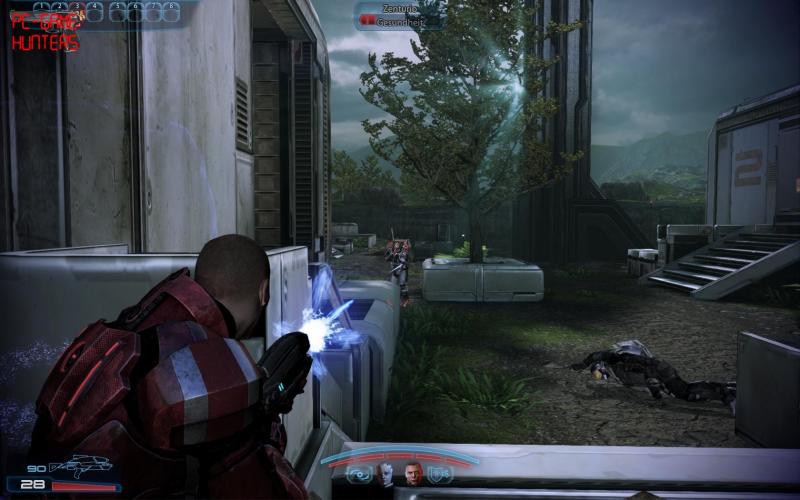Activate quick slot number 6
Image resolution: width=800 pixels, height=500 pixels.
coord(134,11)
